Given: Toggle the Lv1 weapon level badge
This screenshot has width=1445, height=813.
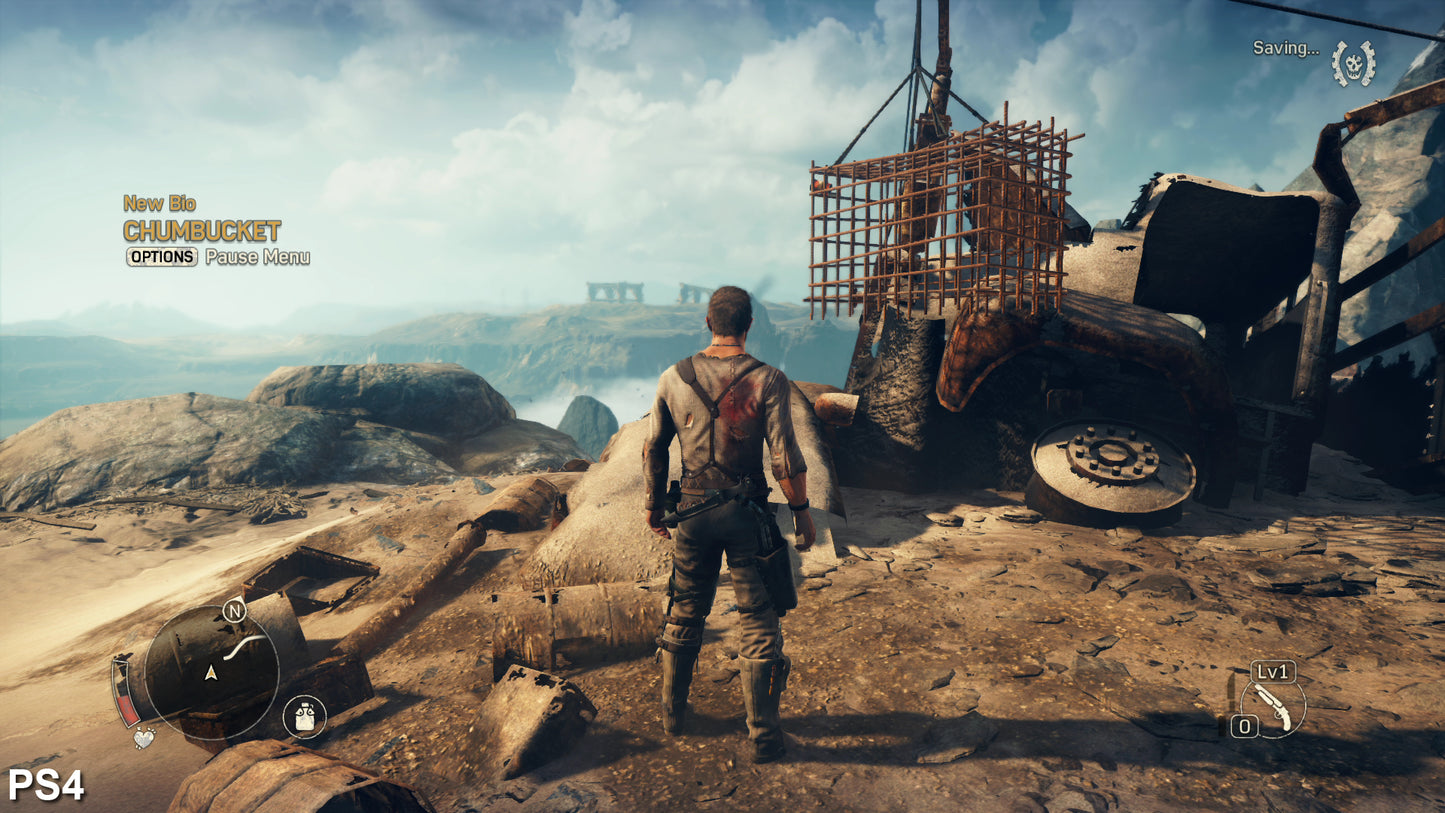Looking at the screenshot, I should tap(1273, 671).
